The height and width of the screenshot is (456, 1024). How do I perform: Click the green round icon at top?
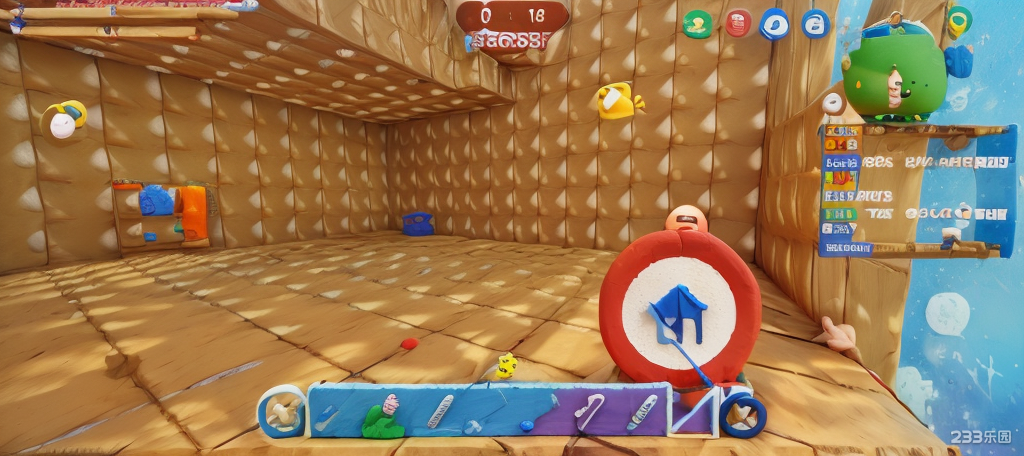(x=697, y=24)
